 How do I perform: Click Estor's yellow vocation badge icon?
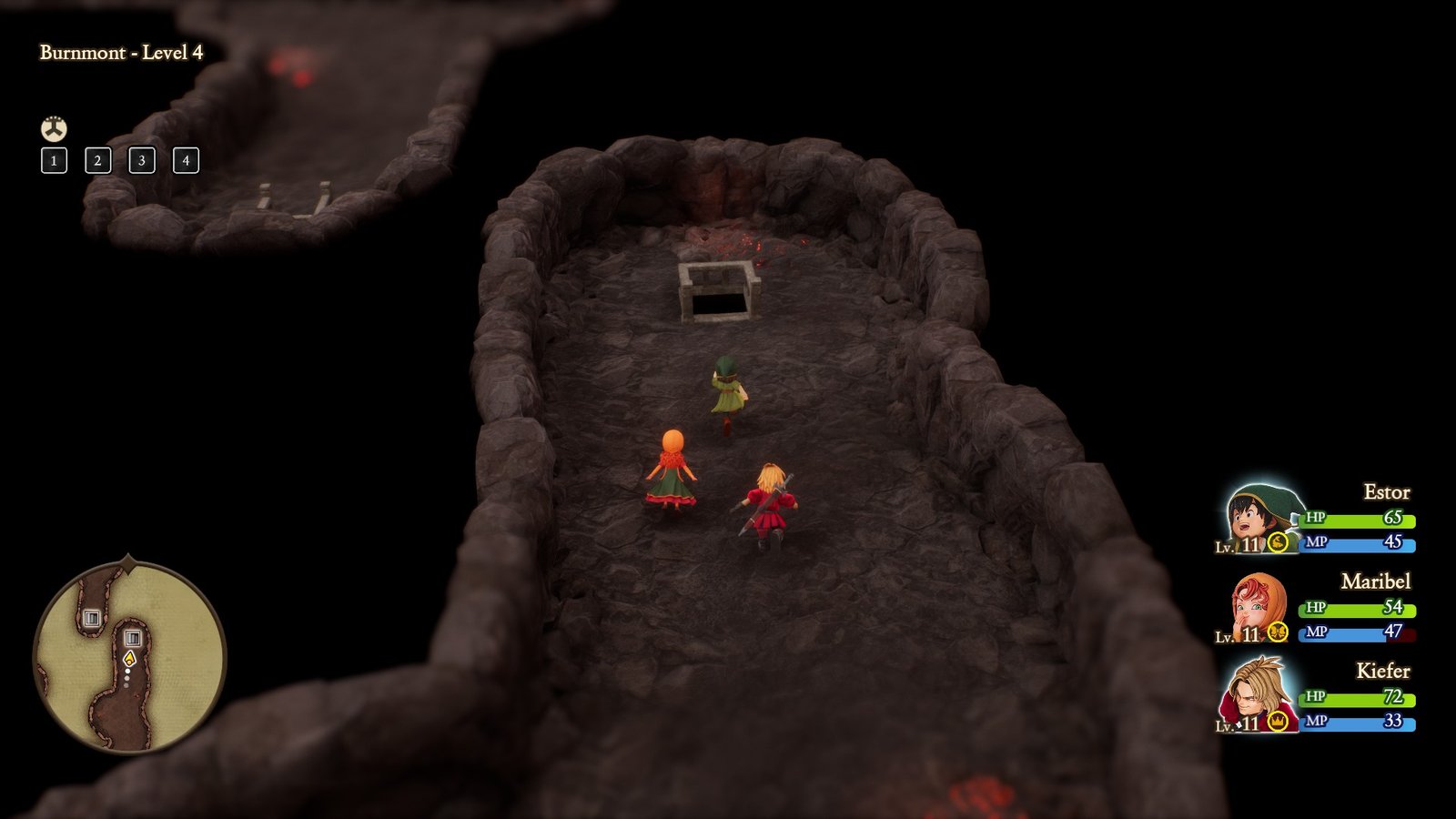pyautogui.click(x=1278, y=541)
